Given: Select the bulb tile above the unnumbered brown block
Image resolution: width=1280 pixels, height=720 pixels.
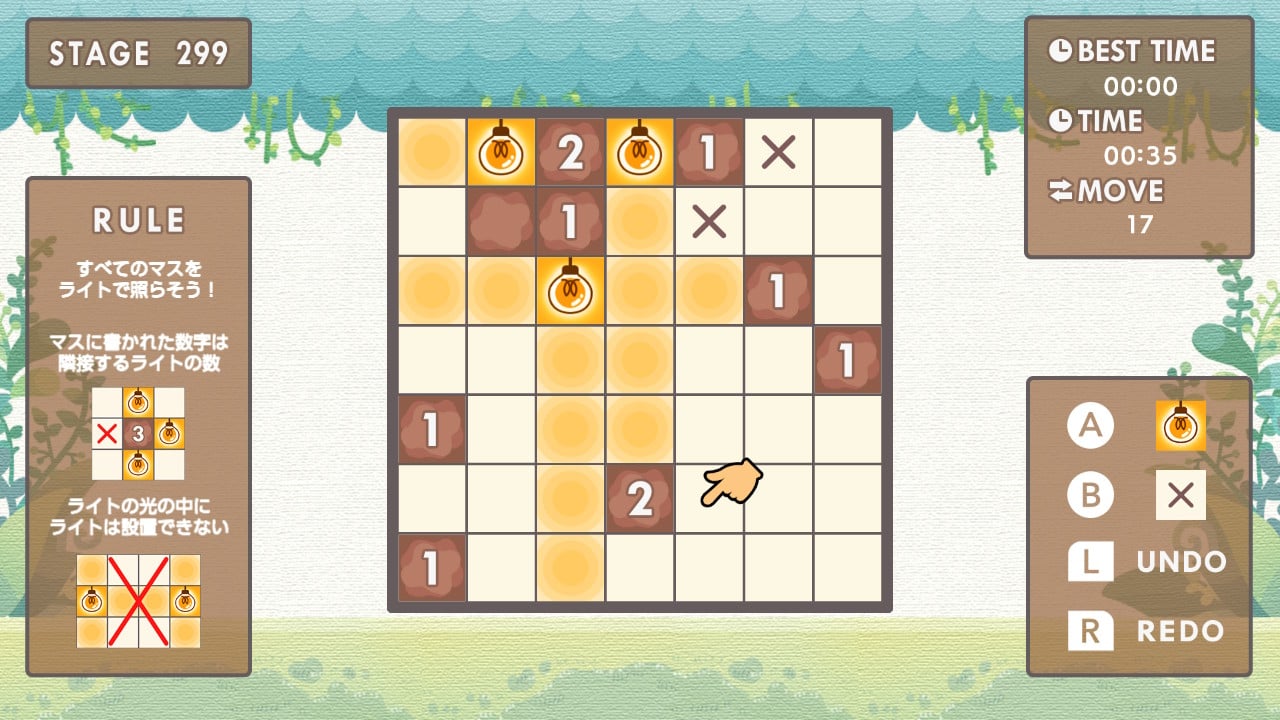Looking at the screenshot, I should click(x=501, y=152).
